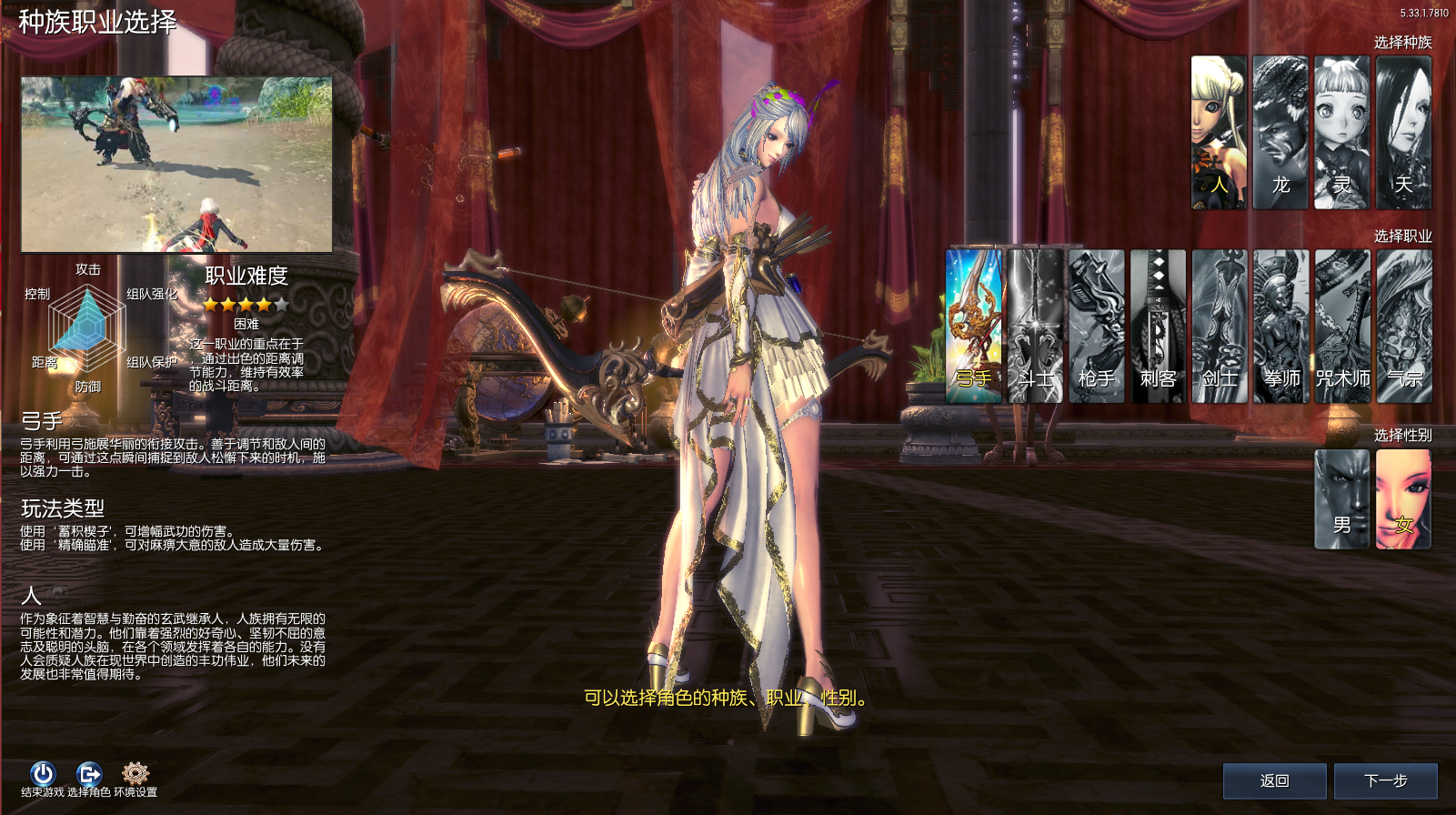Open 选择角色 character select icon

click(89, 774)
